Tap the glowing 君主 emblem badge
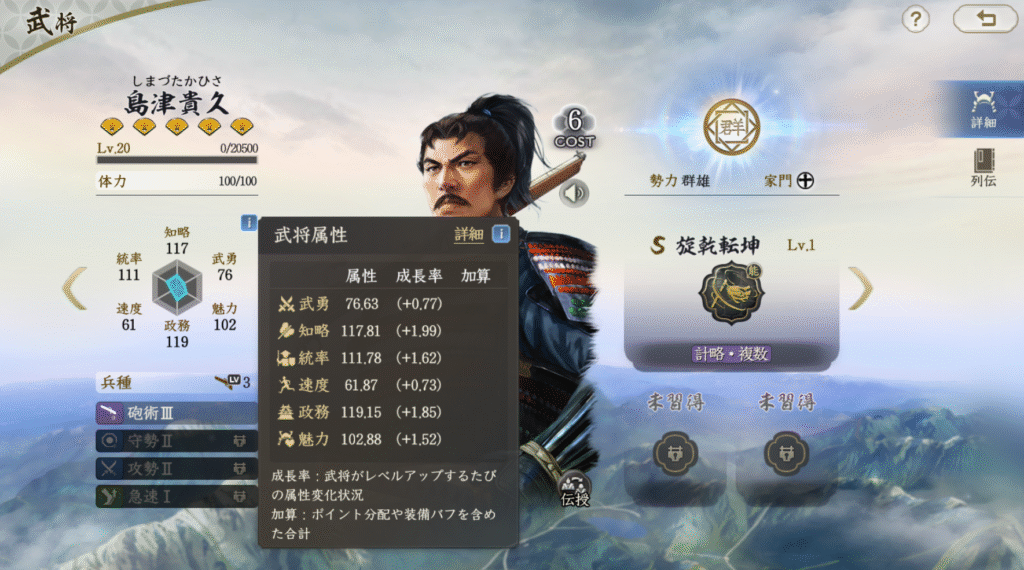 tap(731, 127)
